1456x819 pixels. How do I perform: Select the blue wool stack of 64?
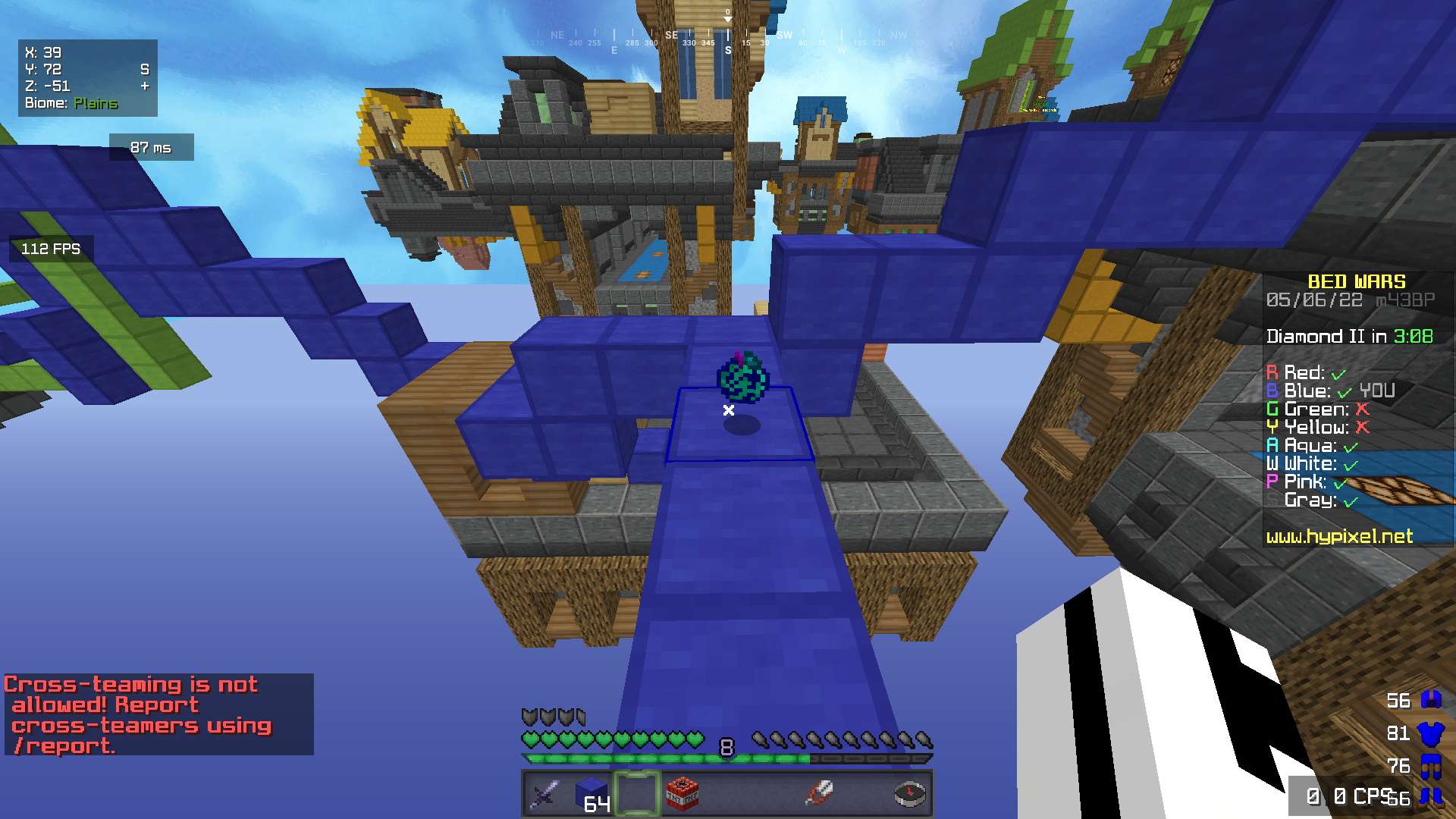point(591,794)
